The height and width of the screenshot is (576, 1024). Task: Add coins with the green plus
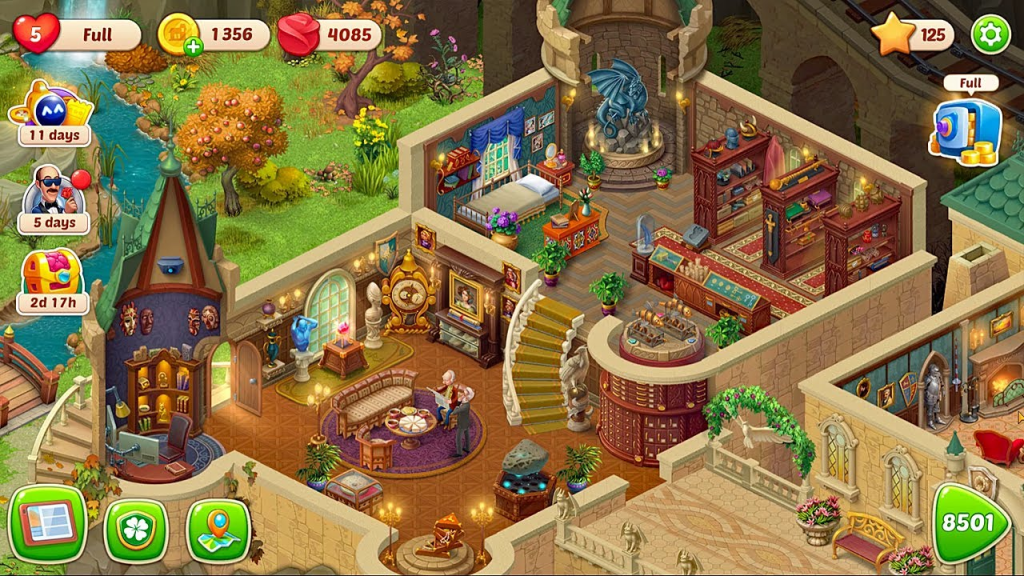tap(194, 45)
